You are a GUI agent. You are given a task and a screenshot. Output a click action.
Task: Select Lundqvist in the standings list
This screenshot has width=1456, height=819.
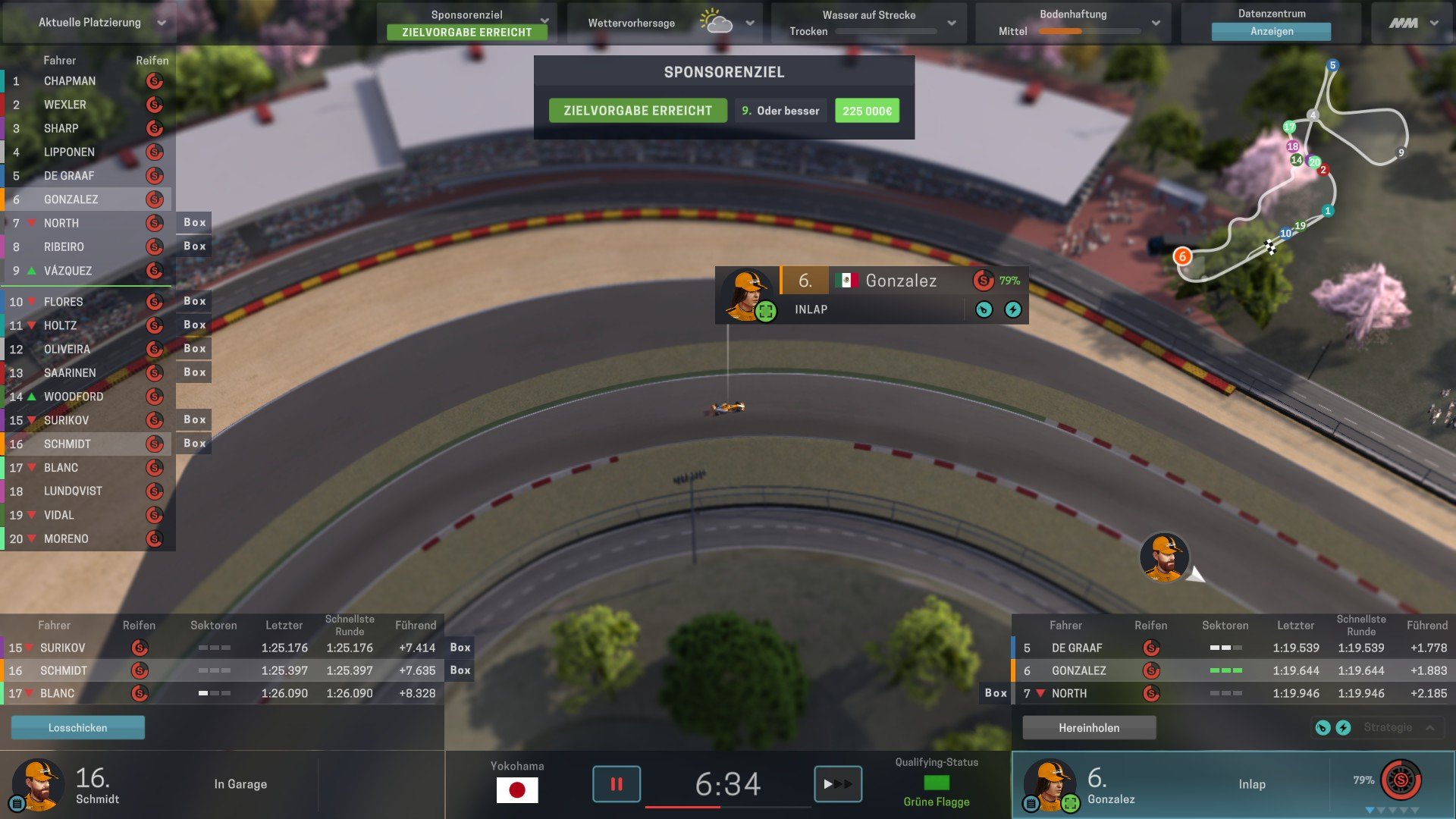(73, 491)
